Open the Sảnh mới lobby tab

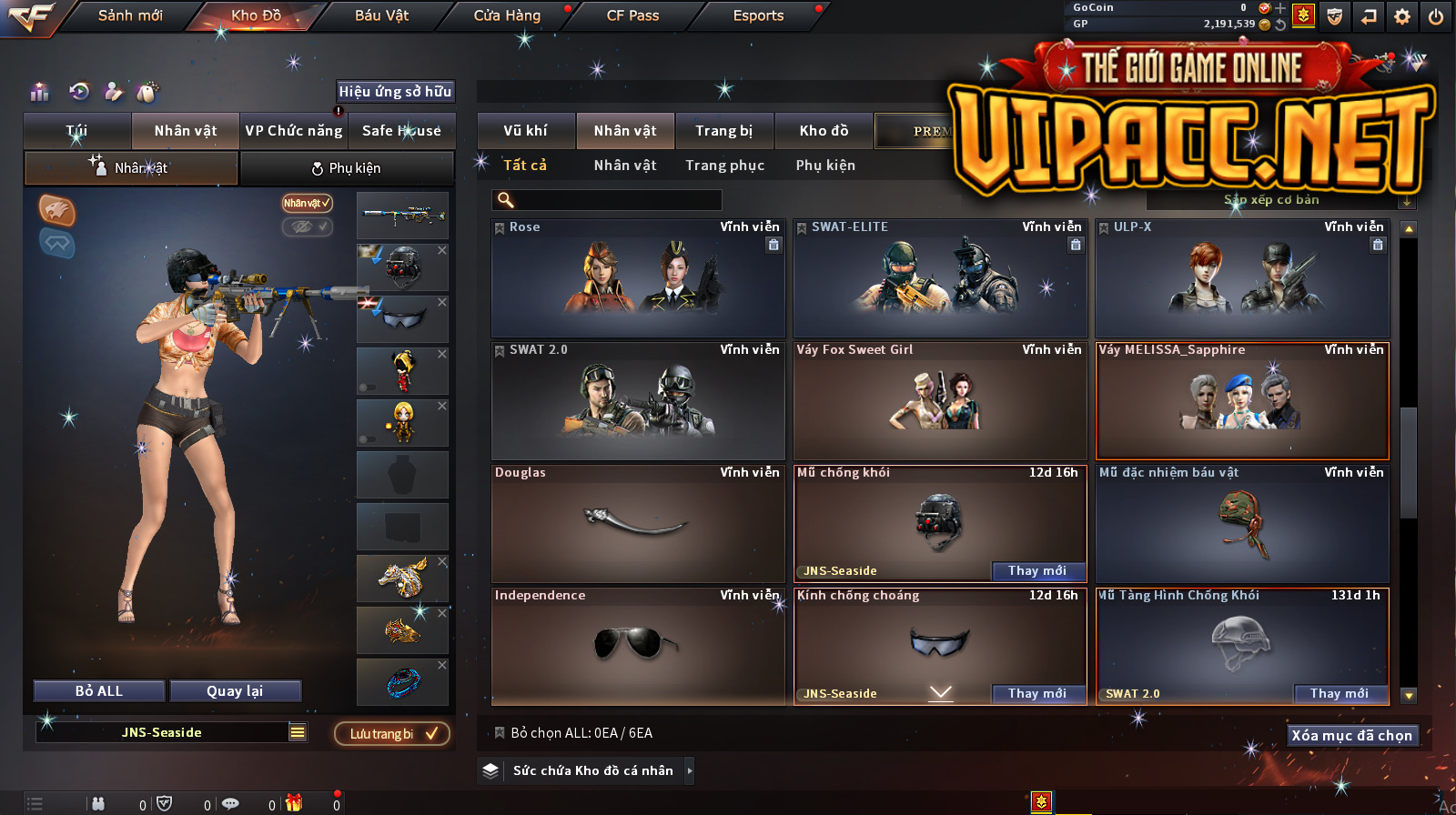pos(130,15)
